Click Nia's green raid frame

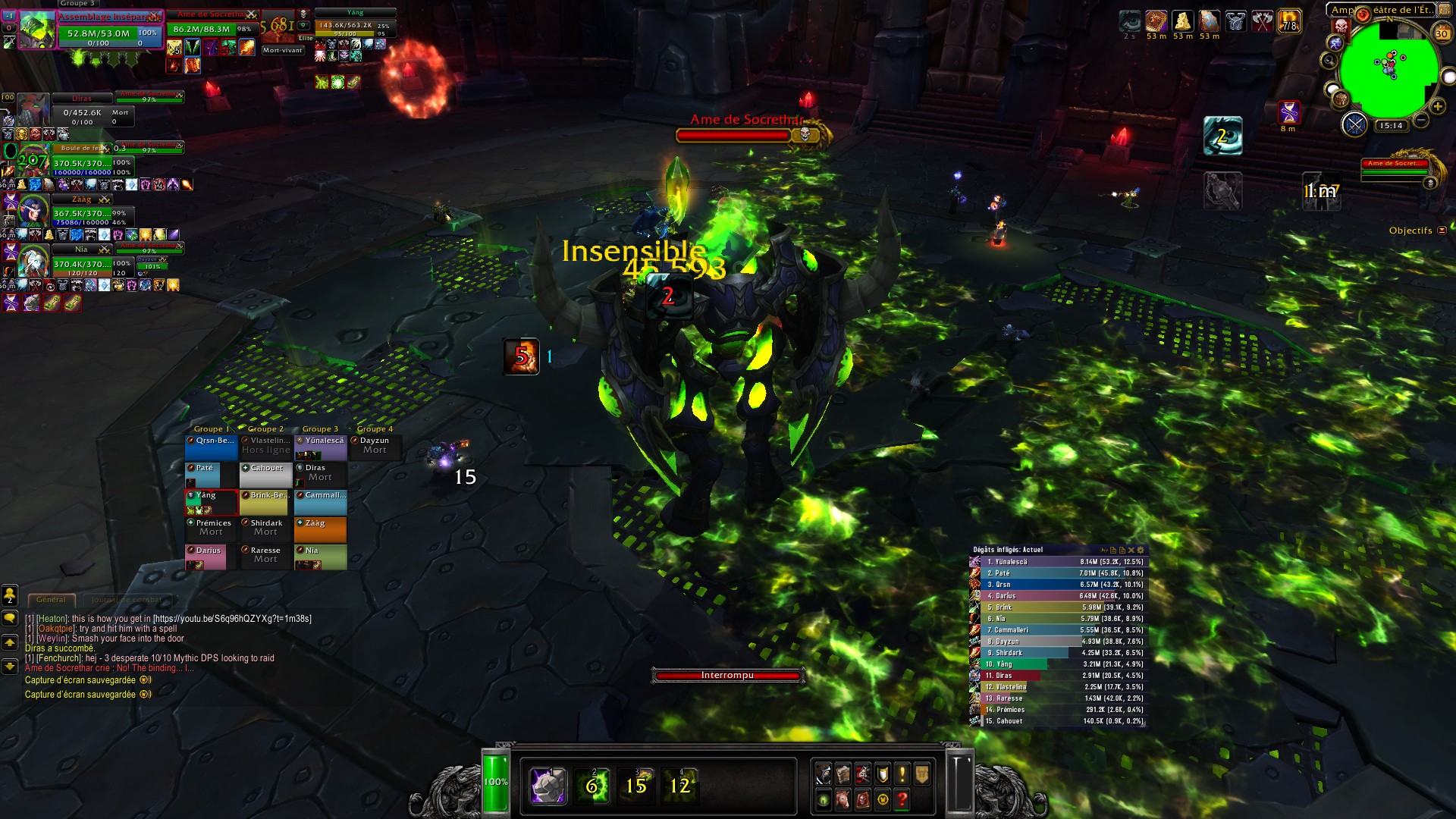coord(321,557)
